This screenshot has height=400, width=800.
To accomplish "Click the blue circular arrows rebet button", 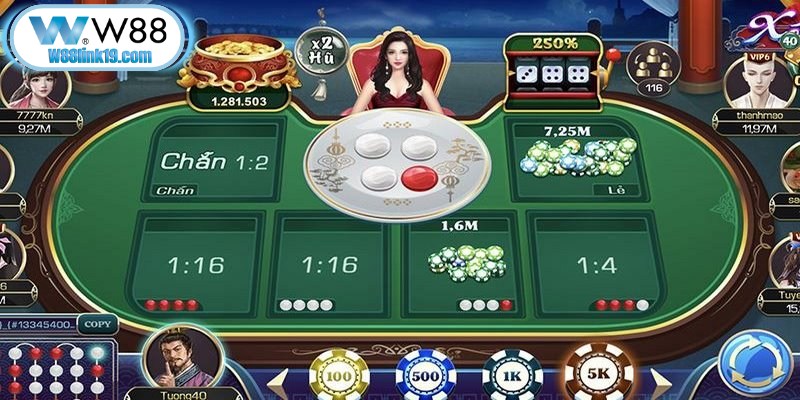I will pyautogui.click(x=756, y=364).
